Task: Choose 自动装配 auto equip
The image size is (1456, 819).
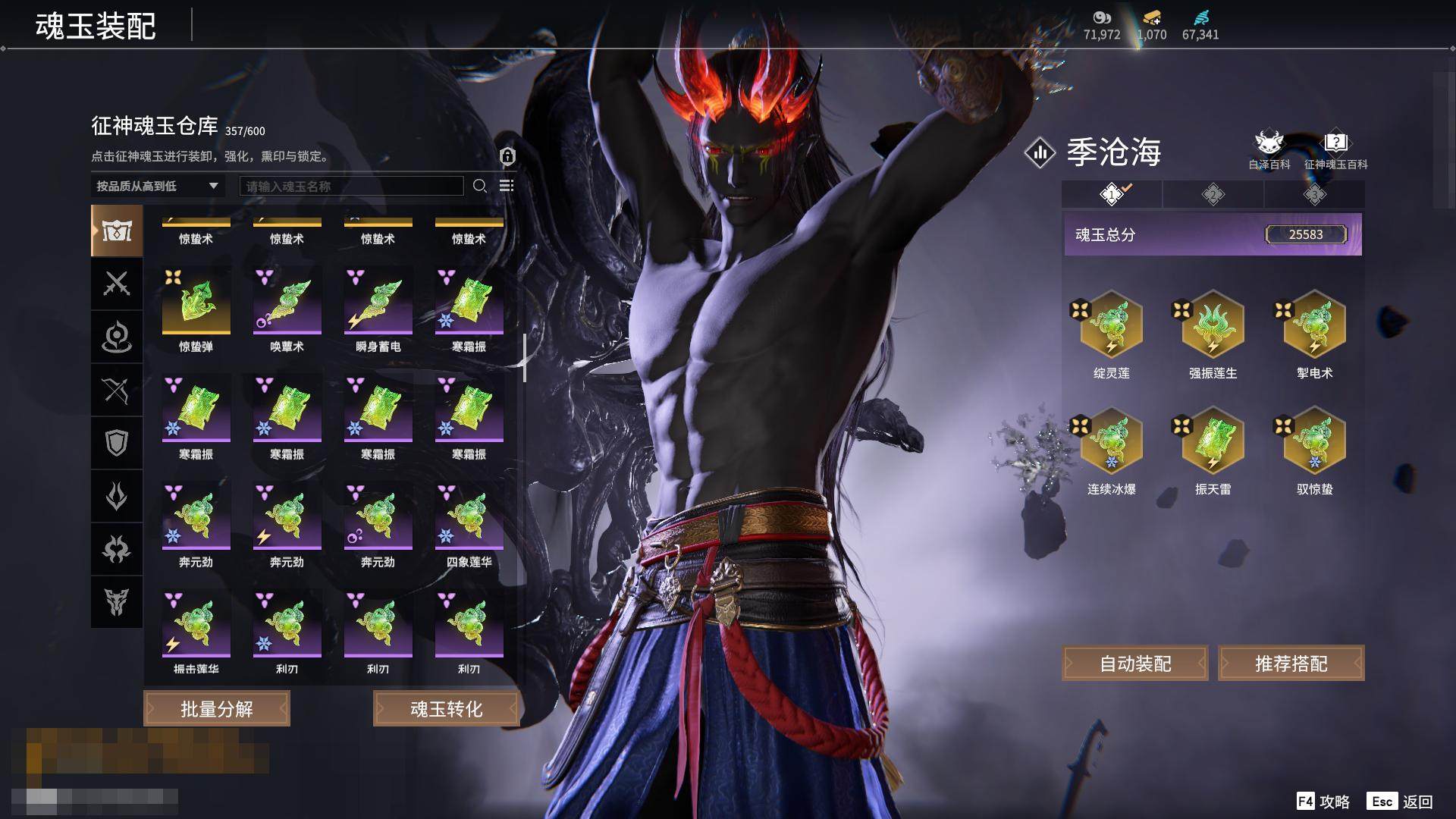Action: 1135,664
